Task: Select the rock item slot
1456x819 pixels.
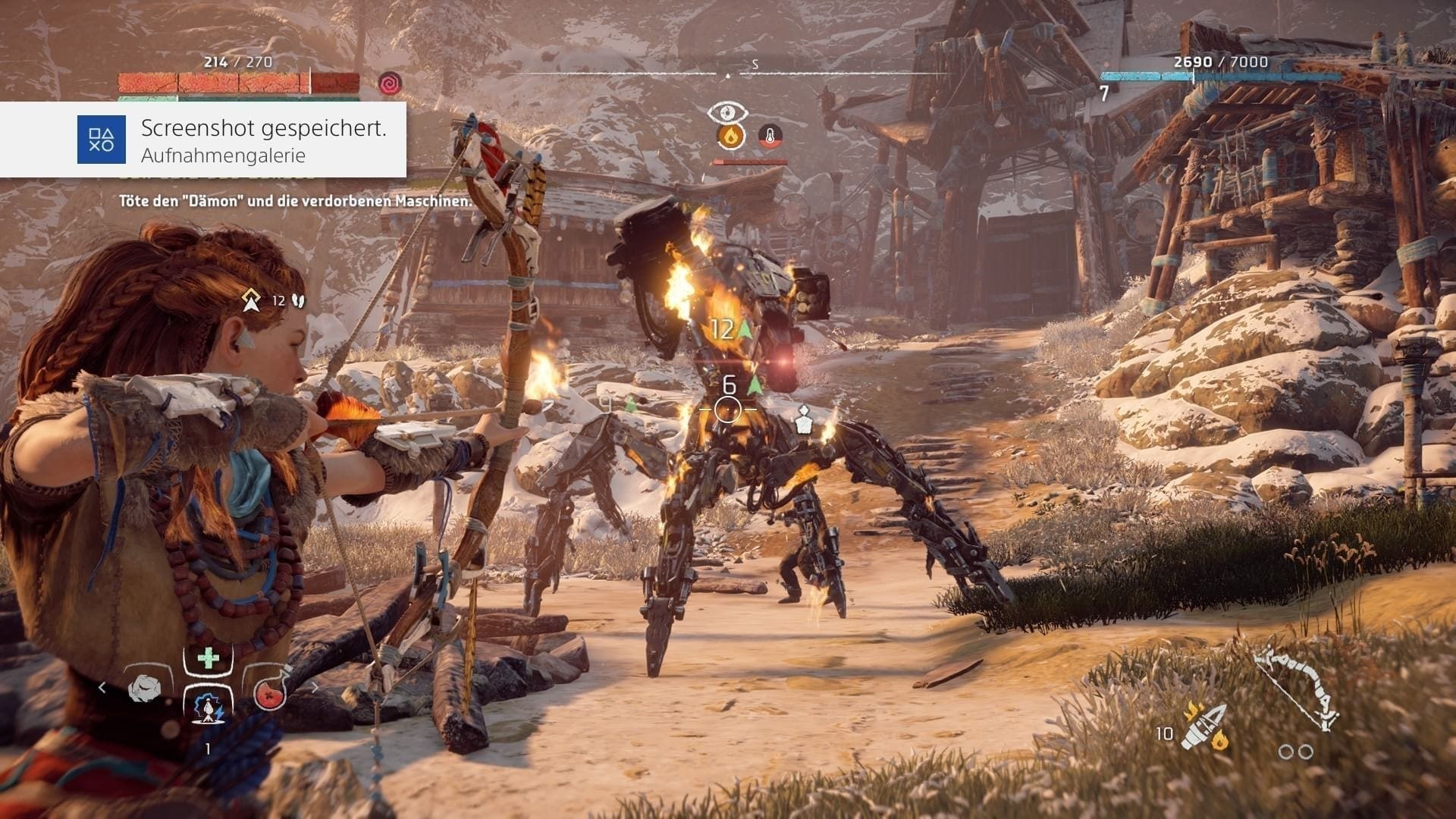Action: click(x=144, y=689)
